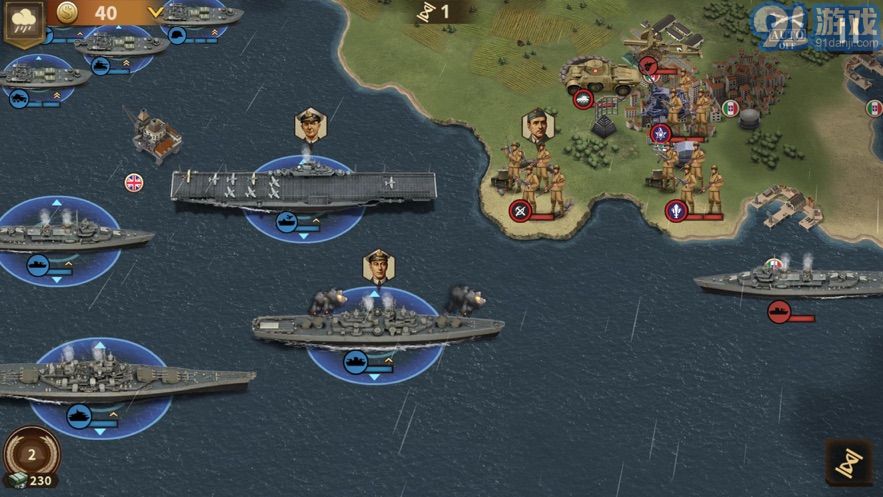The width and height of the screenshot is (883, 497).
Task: End the turn with the hourglass button
Action: point(848,463)
